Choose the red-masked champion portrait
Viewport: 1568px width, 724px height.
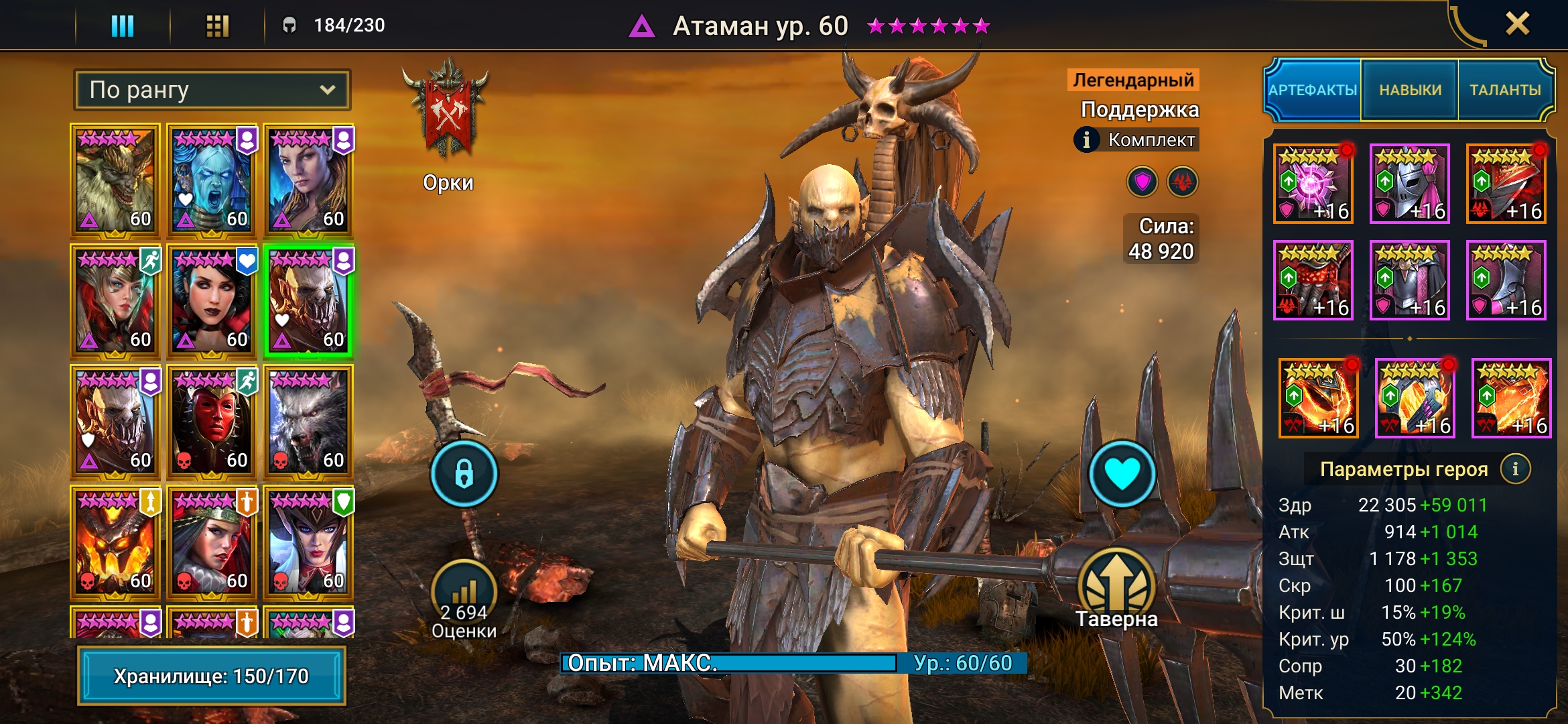point(212,422)
